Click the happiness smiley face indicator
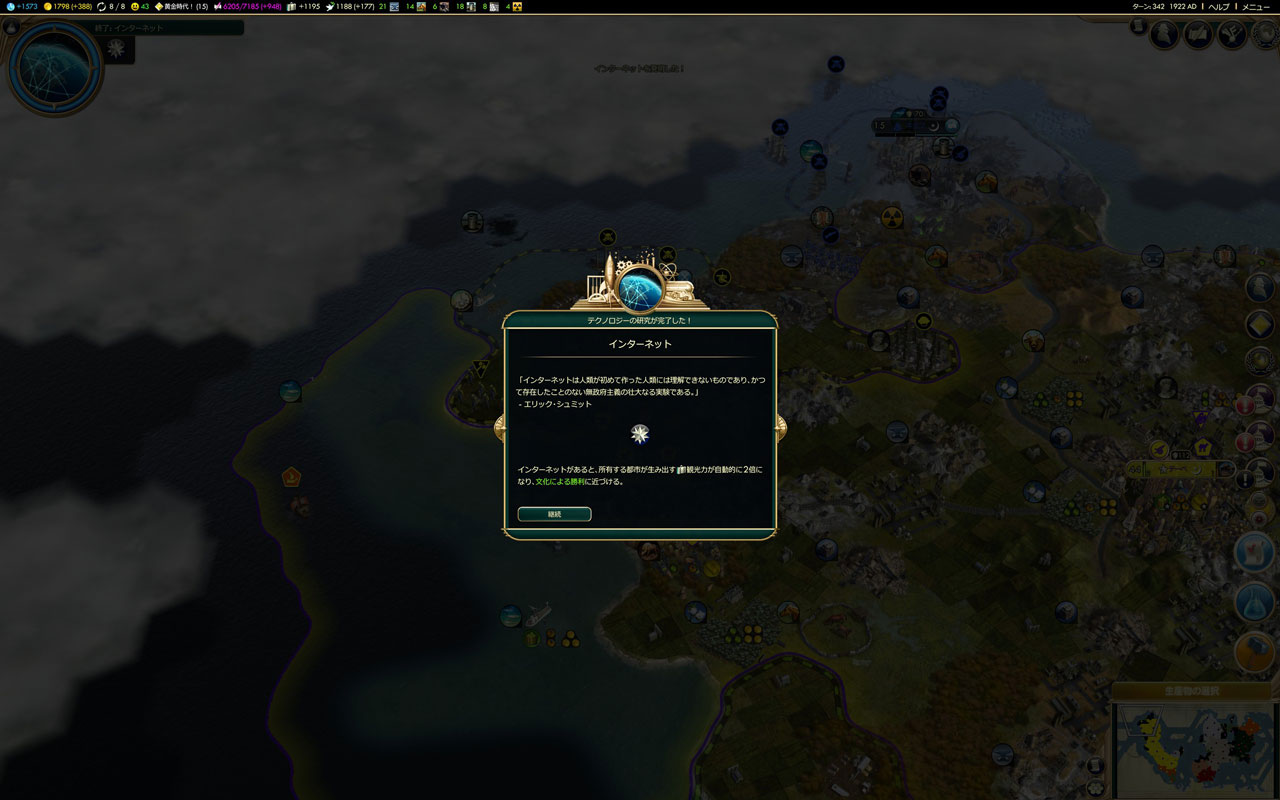The image size is (1280, 800). (x=135, y=6)
